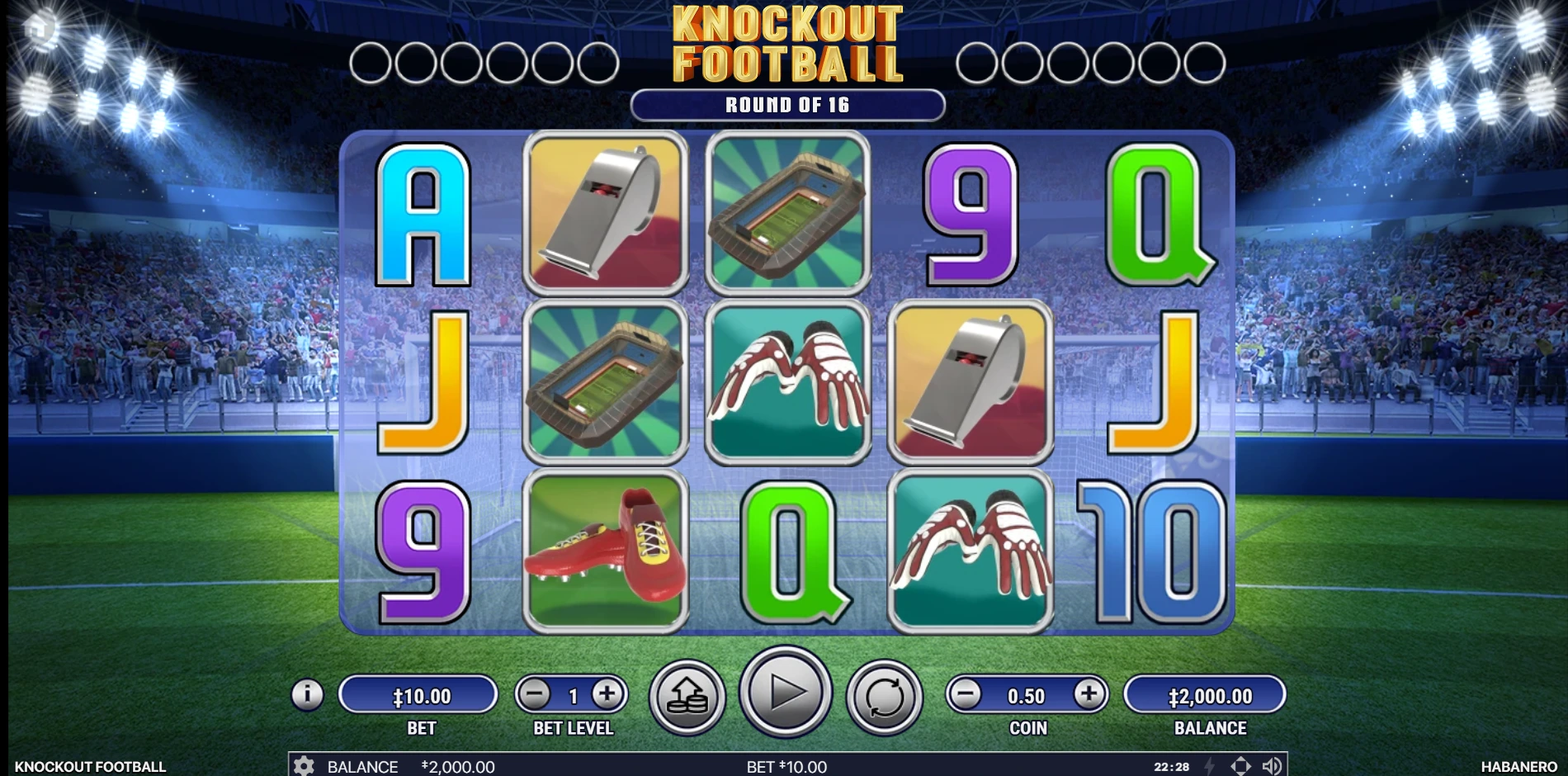Click the BET amount display showing 10.00
This screenshot has width=1568, height=776.
(x=418, y=694)
